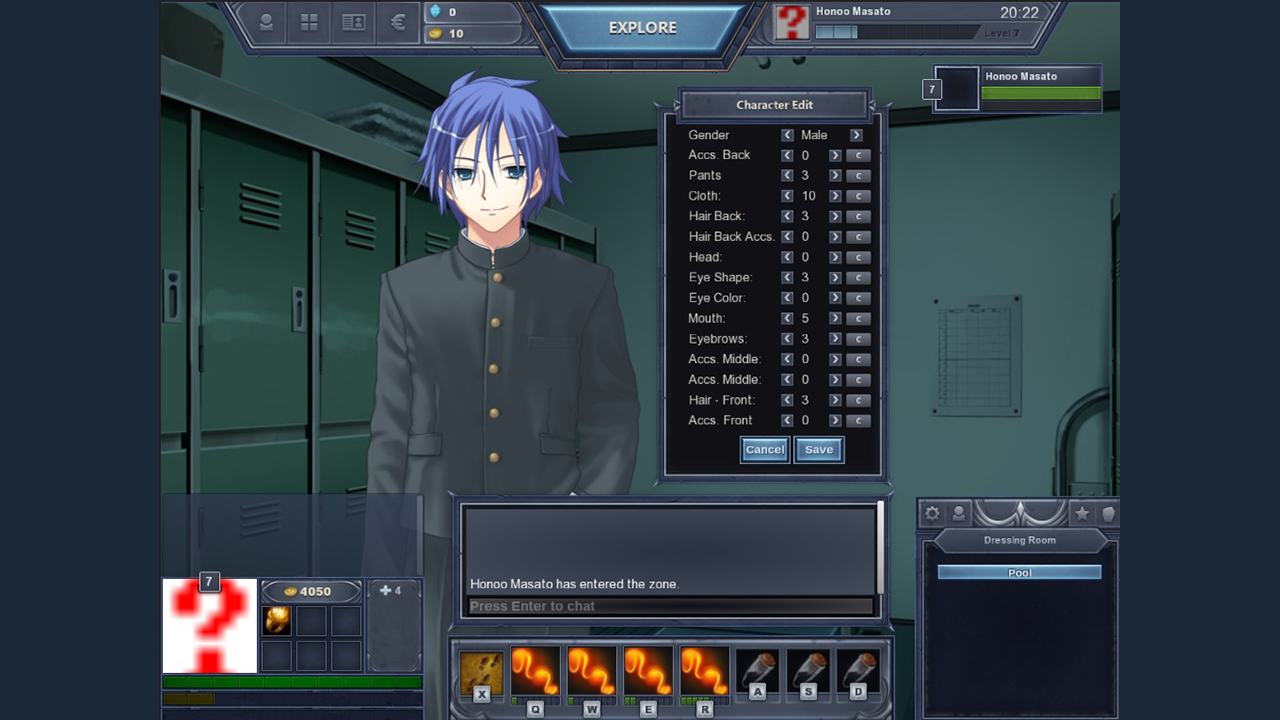1280x720 pixels.
Task: Open the star tab in the side panel
Action: [1081, 514]
